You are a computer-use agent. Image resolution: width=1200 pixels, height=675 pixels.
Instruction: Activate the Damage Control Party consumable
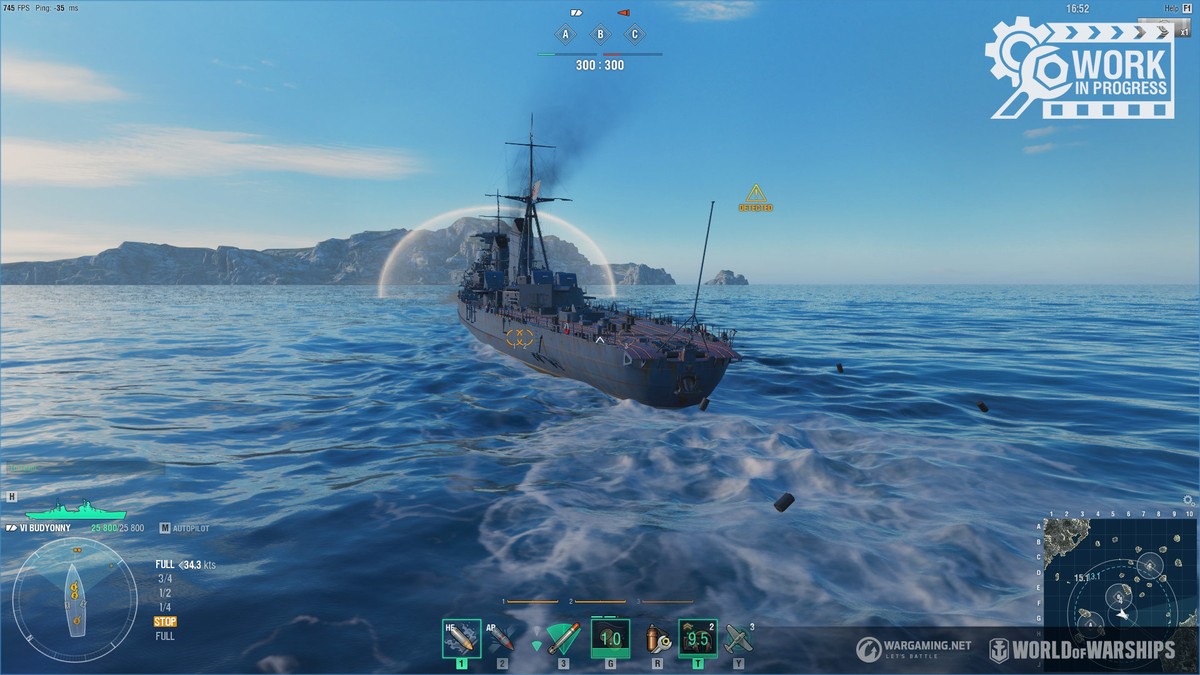(610, 638)
